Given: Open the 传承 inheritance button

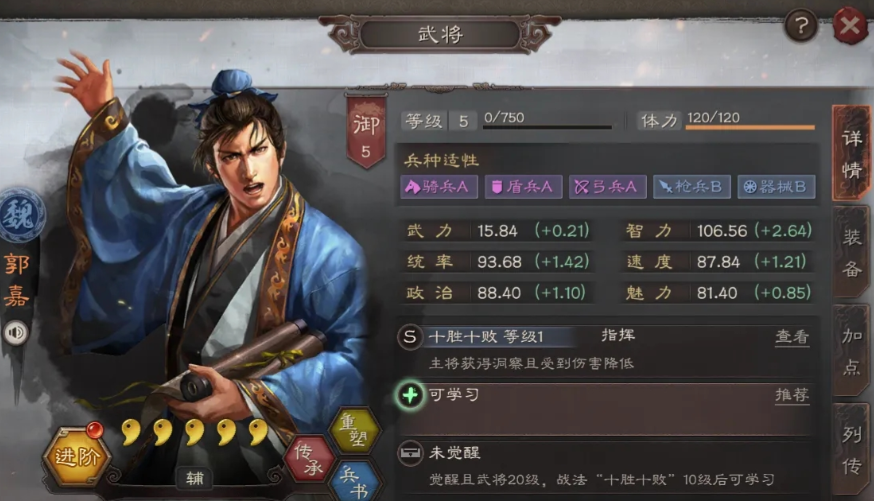Looking at the screenshot, I should point(309,459).
